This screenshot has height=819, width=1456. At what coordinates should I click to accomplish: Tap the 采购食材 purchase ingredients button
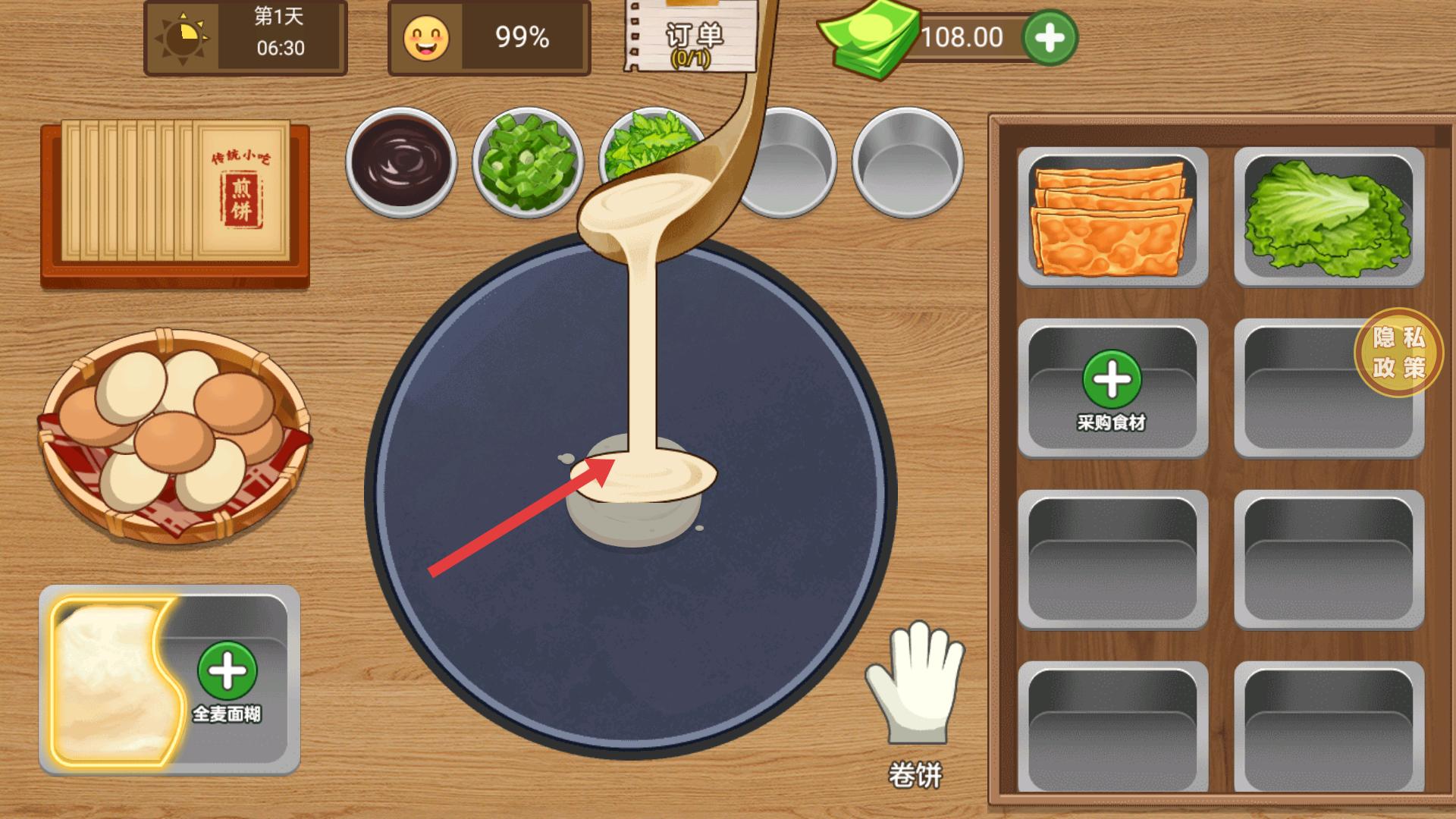(1112, 388)
